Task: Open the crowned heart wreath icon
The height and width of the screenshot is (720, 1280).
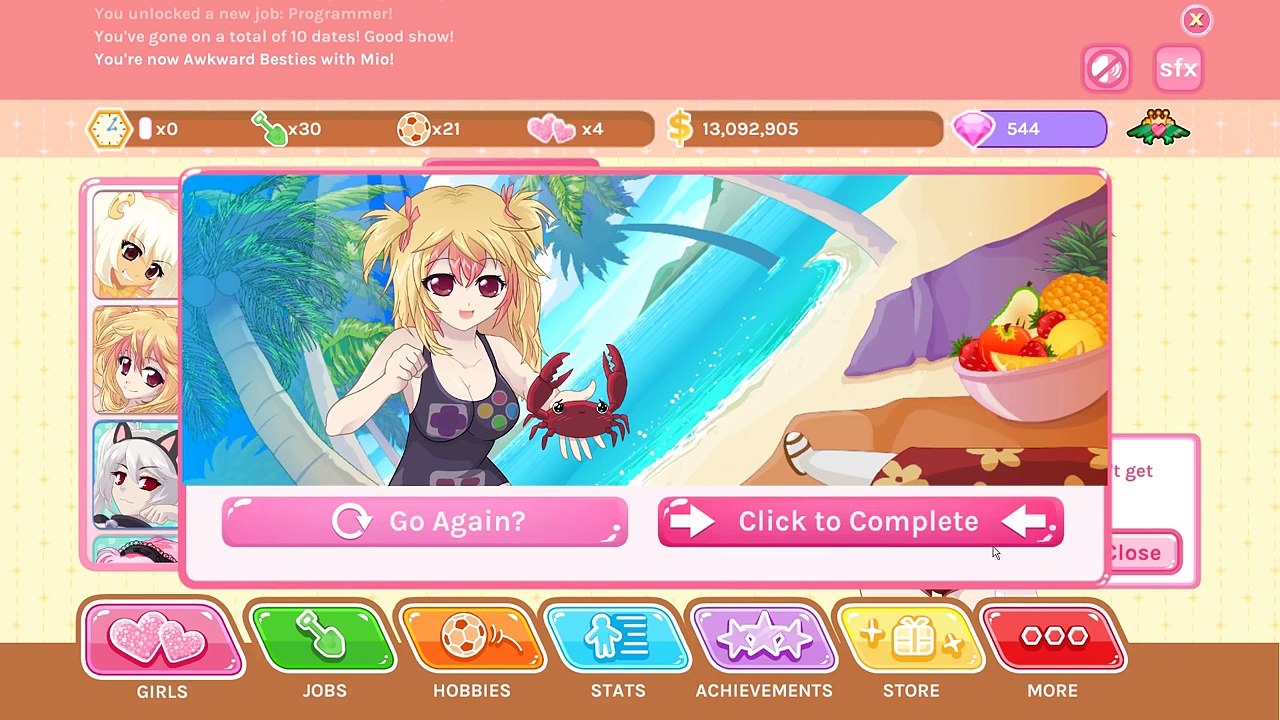Action: 1158,129
